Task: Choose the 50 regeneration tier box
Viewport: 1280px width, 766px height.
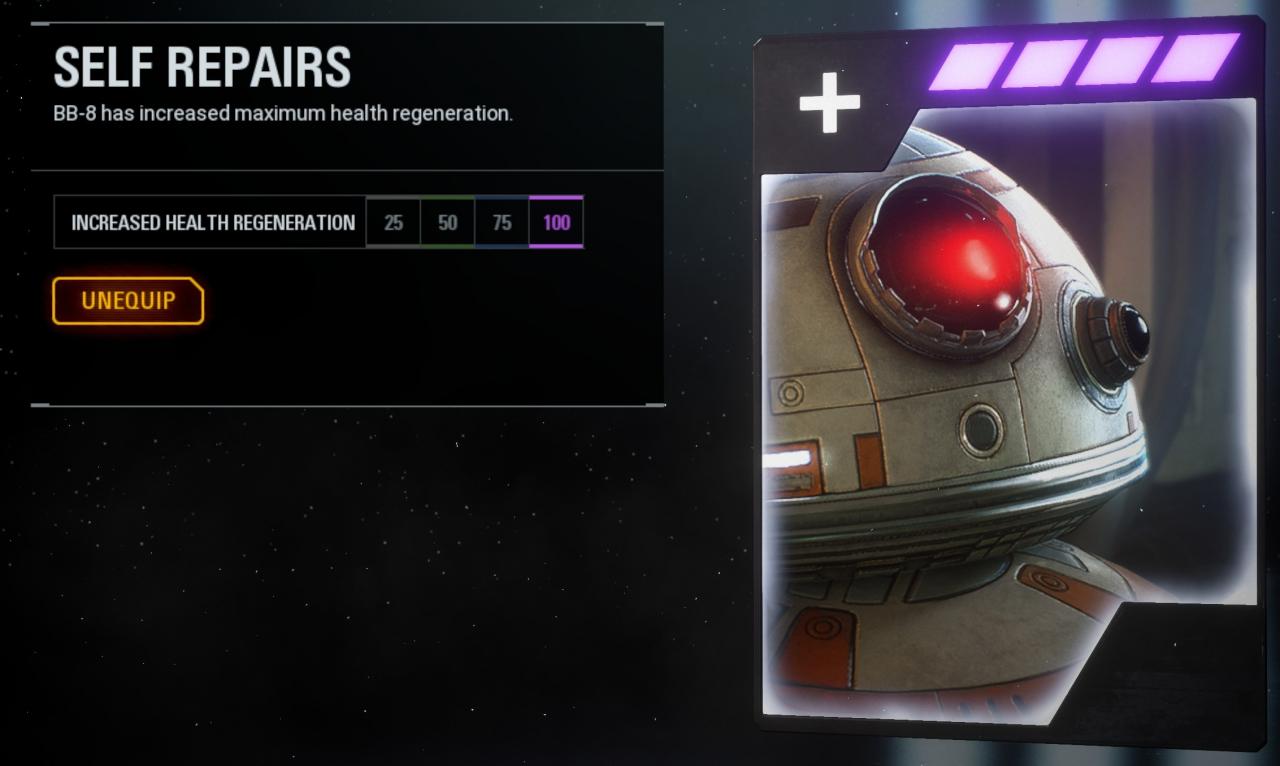Action: click(448, 222)
